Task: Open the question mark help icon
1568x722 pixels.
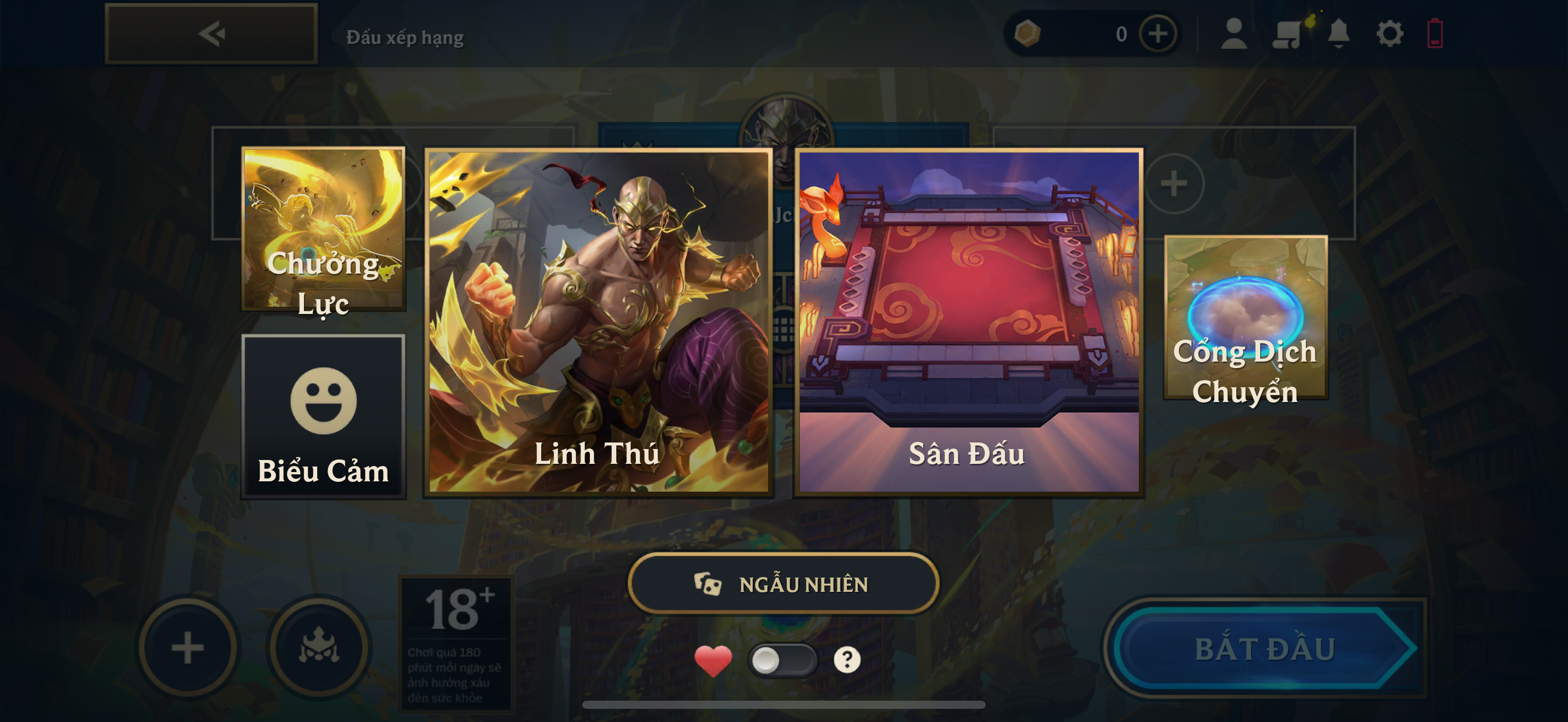Action: [847, 660]
